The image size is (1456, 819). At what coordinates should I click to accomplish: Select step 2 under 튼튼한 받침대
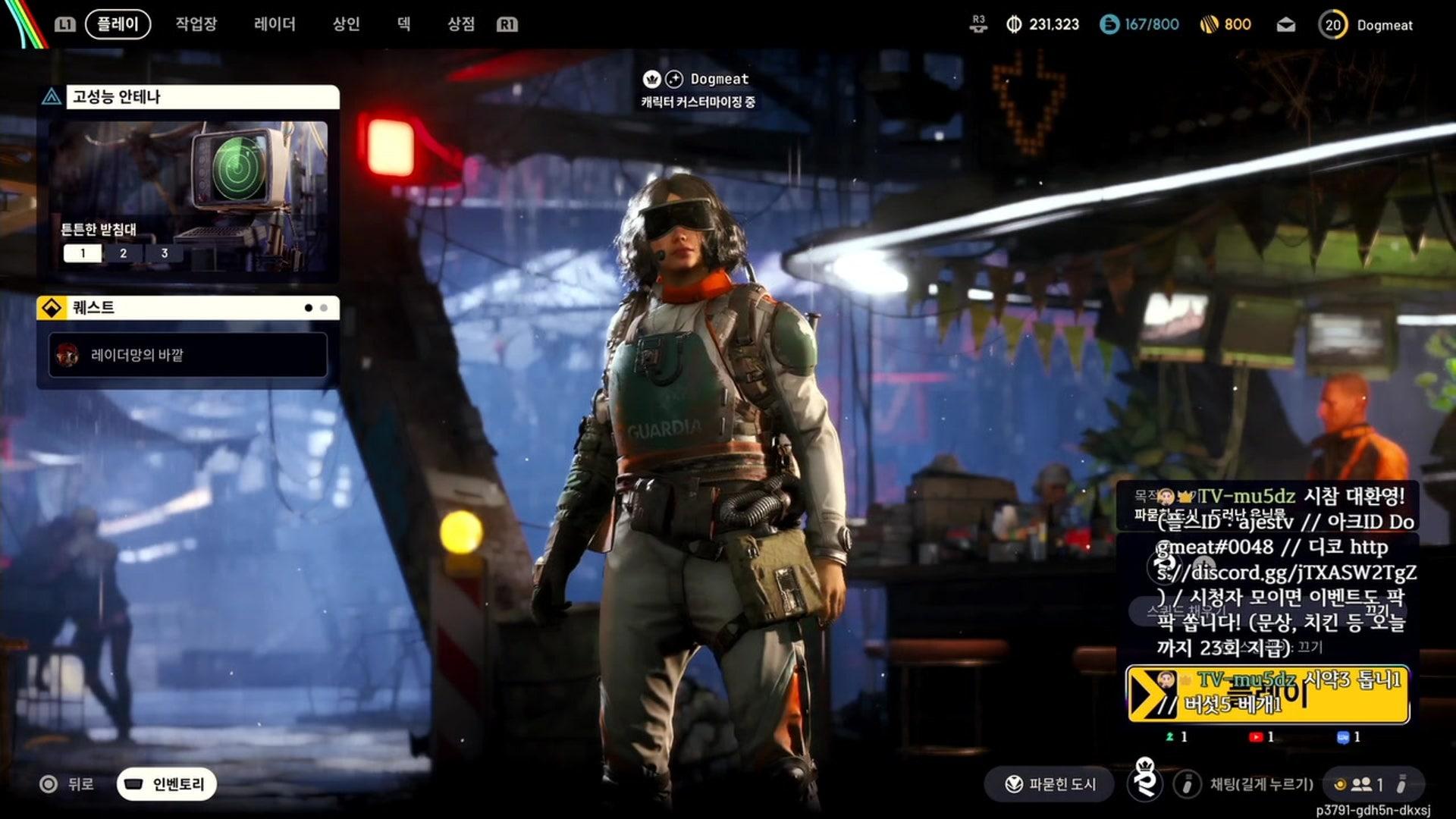tap(123, 253)
